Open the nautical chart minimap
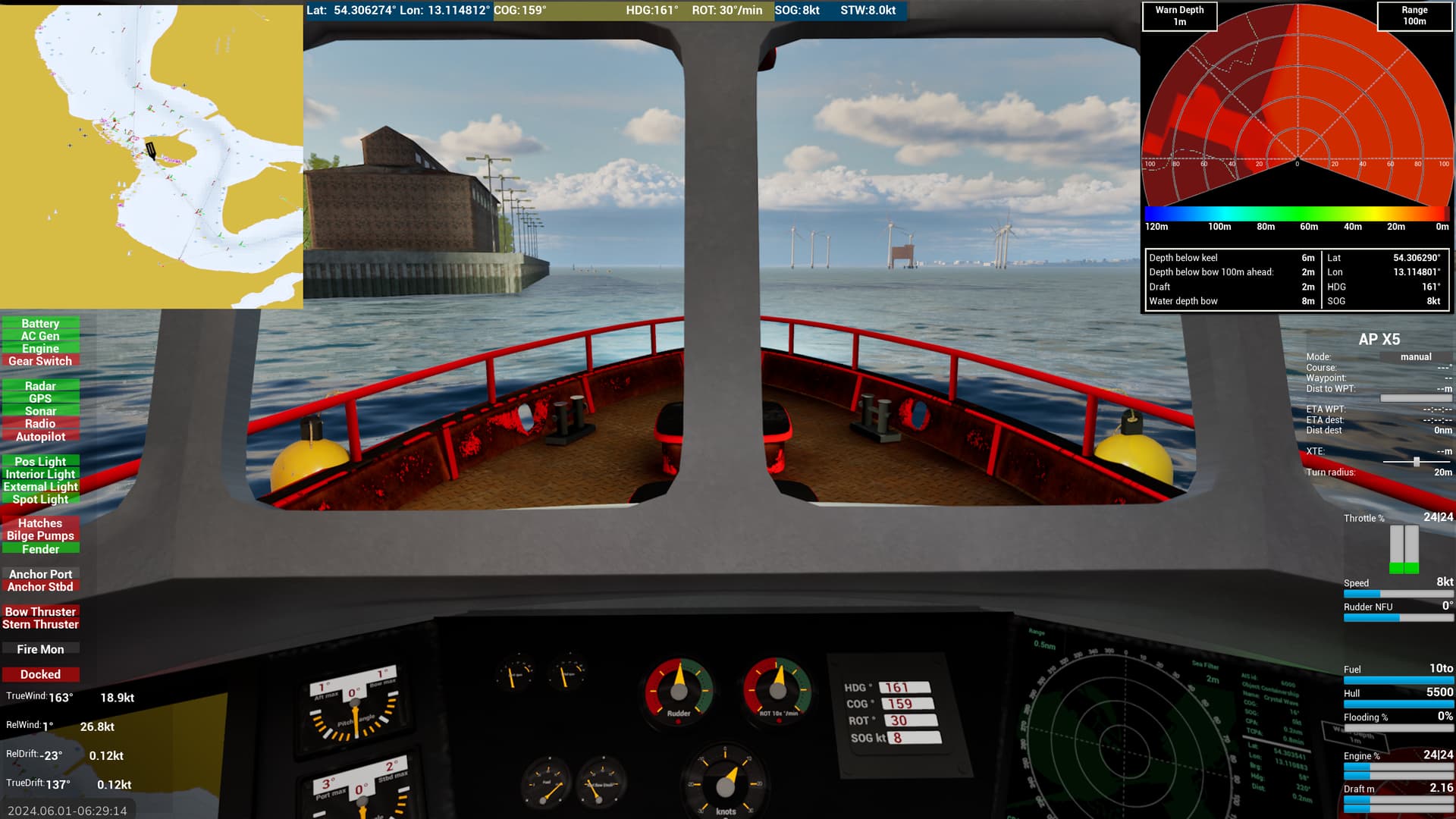The width and height of the screenshot is (1456, 819). click(152, 155)
